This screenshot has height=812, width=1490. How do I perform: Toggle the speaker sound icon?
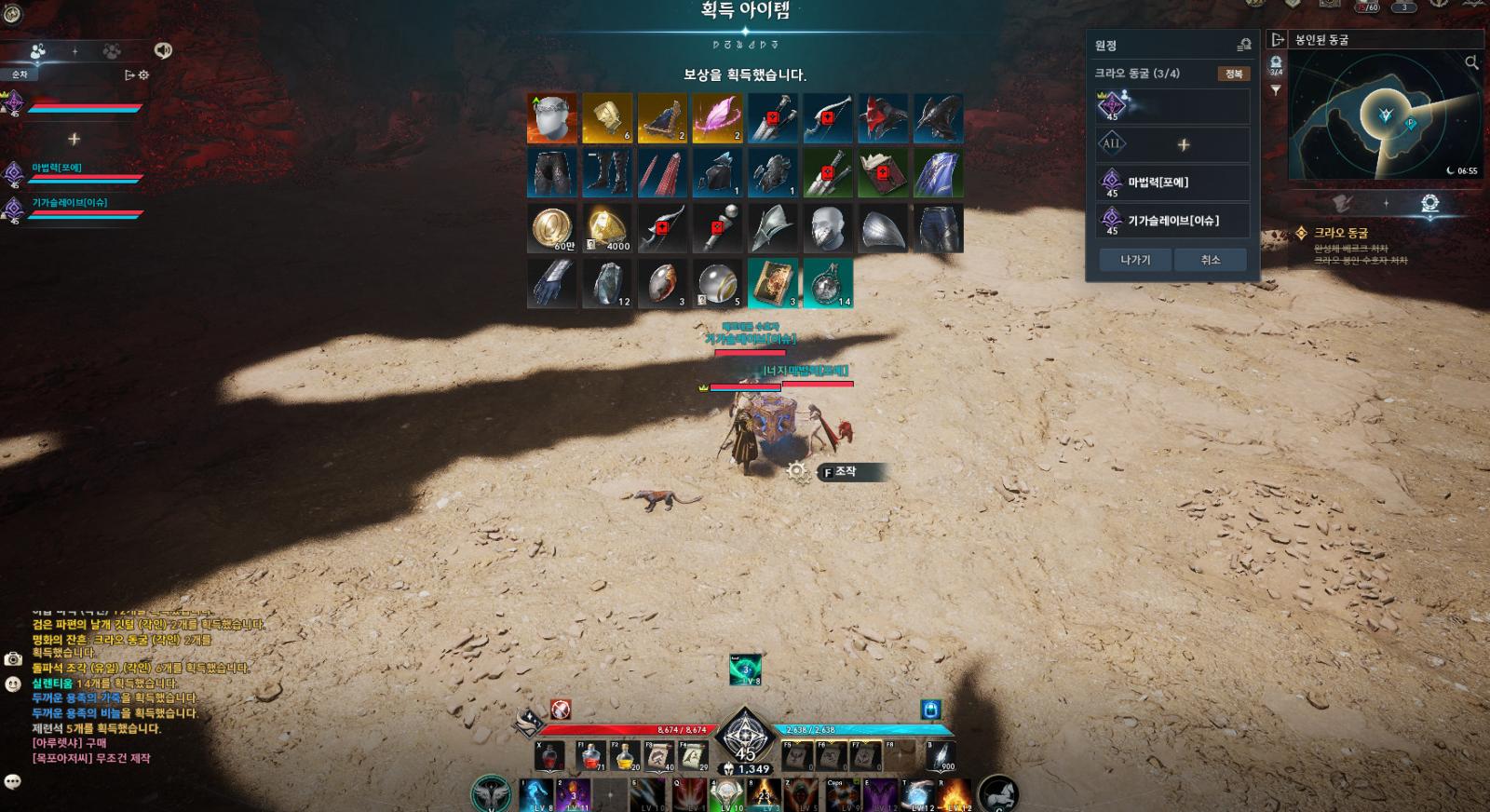(163, 50)
